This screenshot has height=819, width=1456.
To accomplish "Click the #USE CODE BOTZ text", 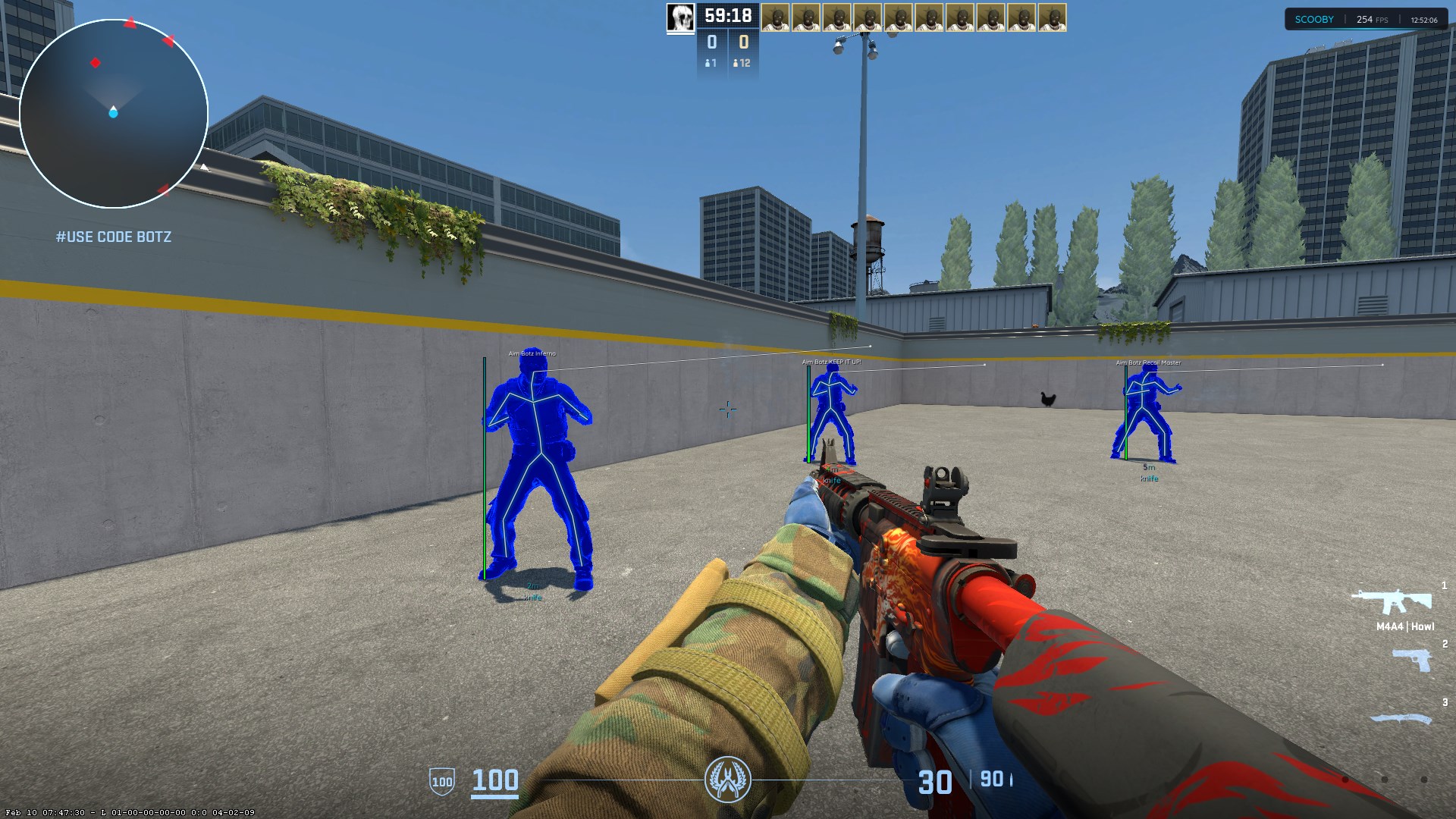I will click(x=113, y=237).
